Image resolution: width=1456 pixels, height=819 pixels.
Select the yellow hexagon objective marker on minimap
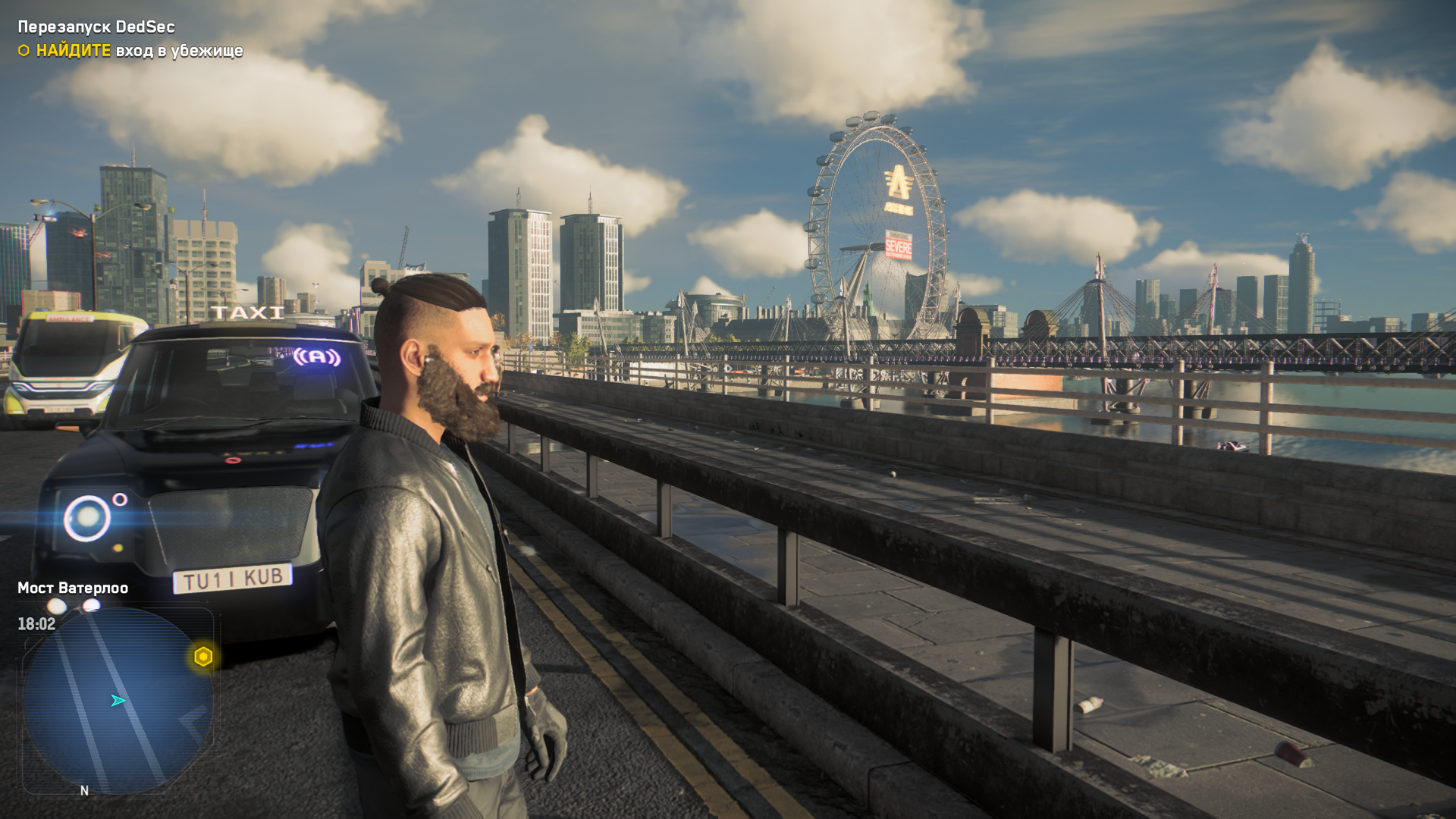tap(203, 657)
